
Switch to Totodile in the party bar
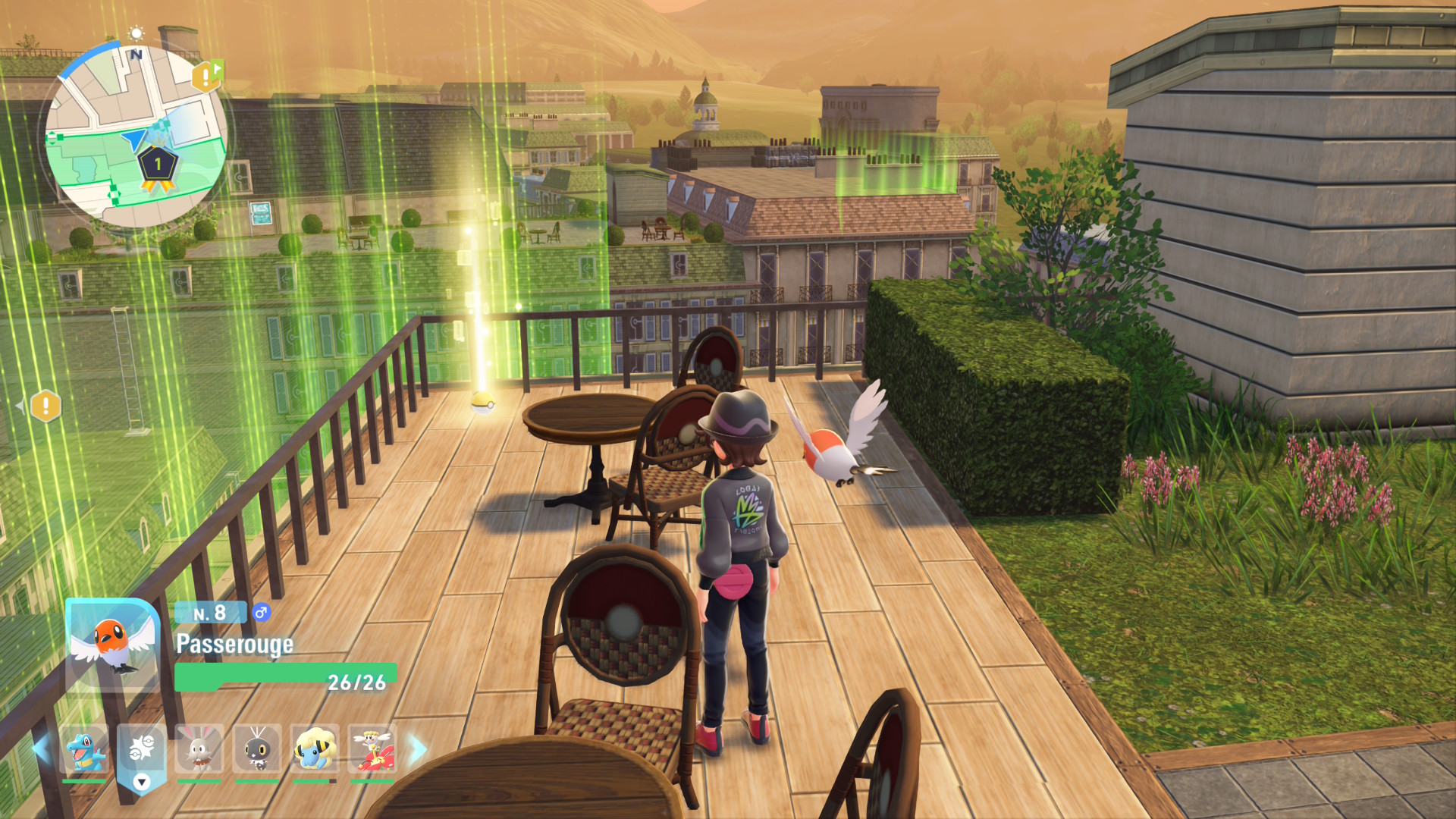coord(84,749)
